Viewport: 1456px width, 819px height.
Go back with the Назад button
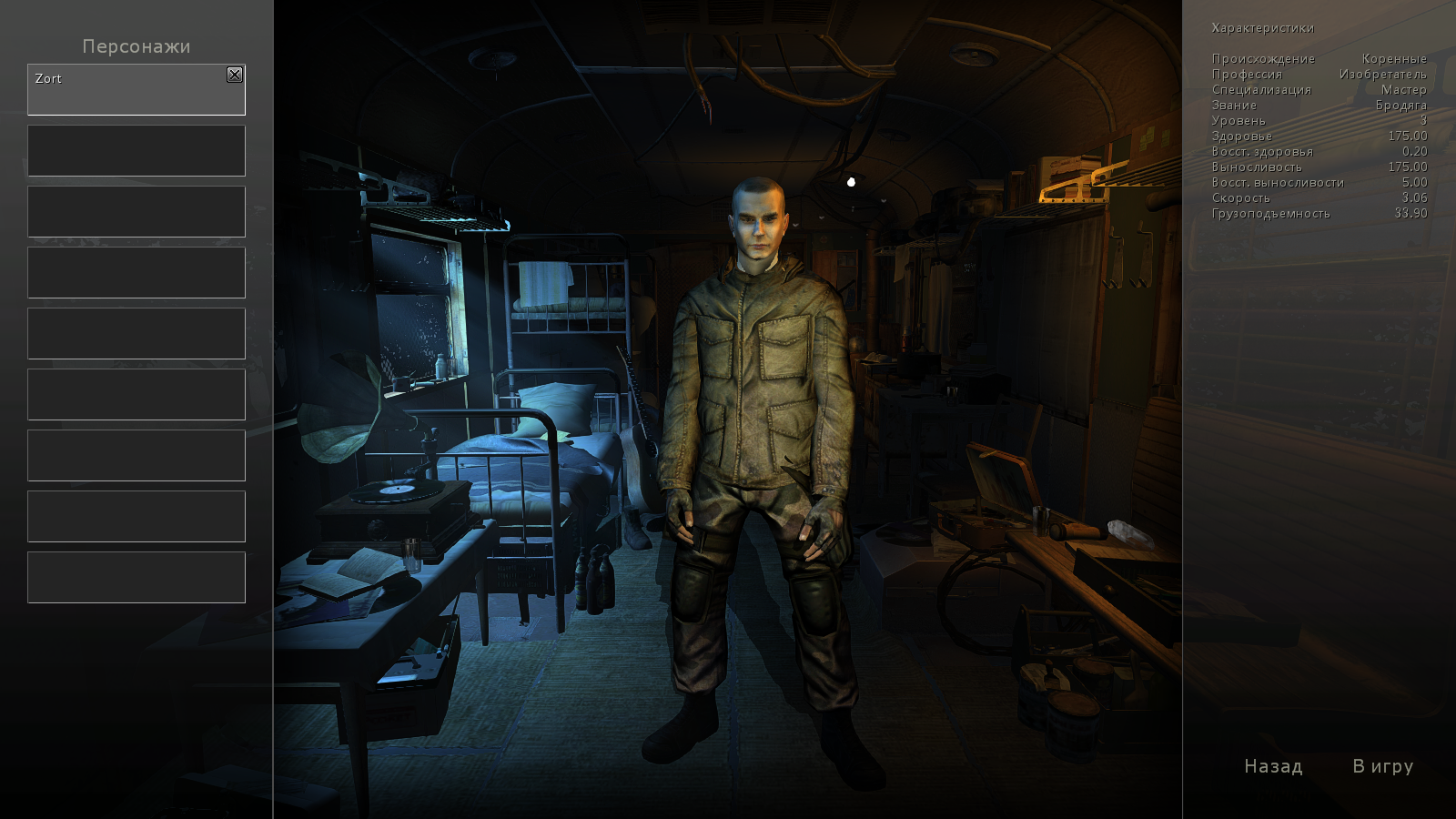[1273, 766]
